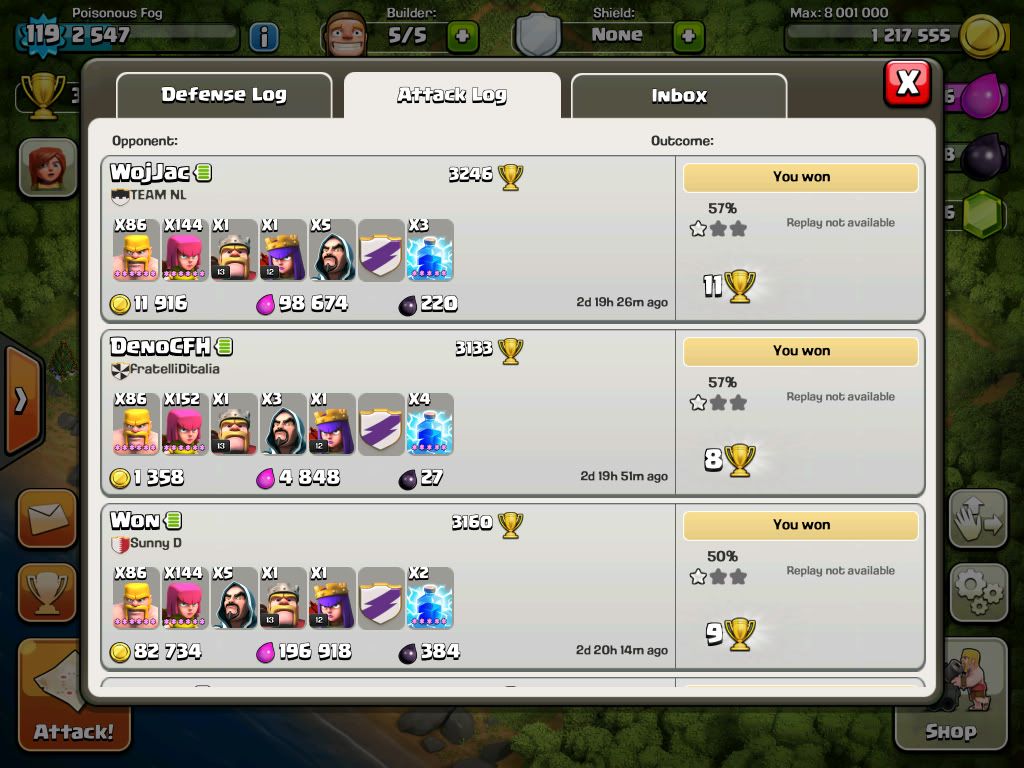Open the layout editor hand icon
Screen dimensions: 1024x768
coord(977,518)
